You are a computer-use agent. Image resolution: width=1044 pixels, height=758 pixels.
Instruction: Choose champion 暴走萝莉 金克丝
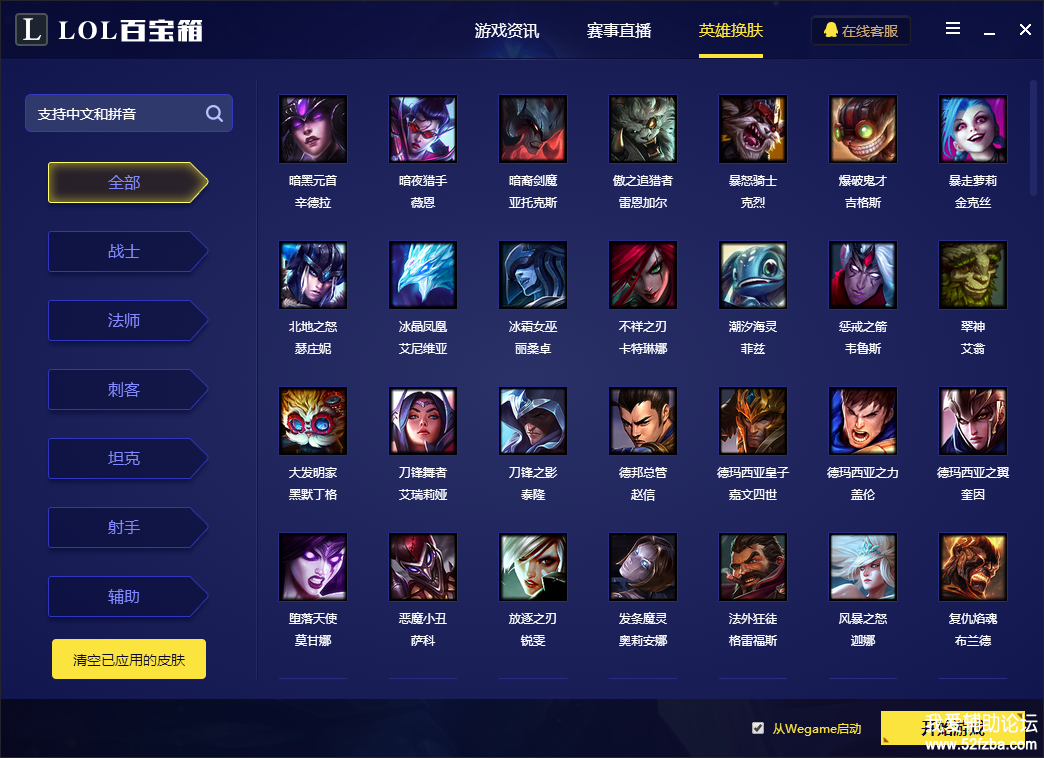973,129
